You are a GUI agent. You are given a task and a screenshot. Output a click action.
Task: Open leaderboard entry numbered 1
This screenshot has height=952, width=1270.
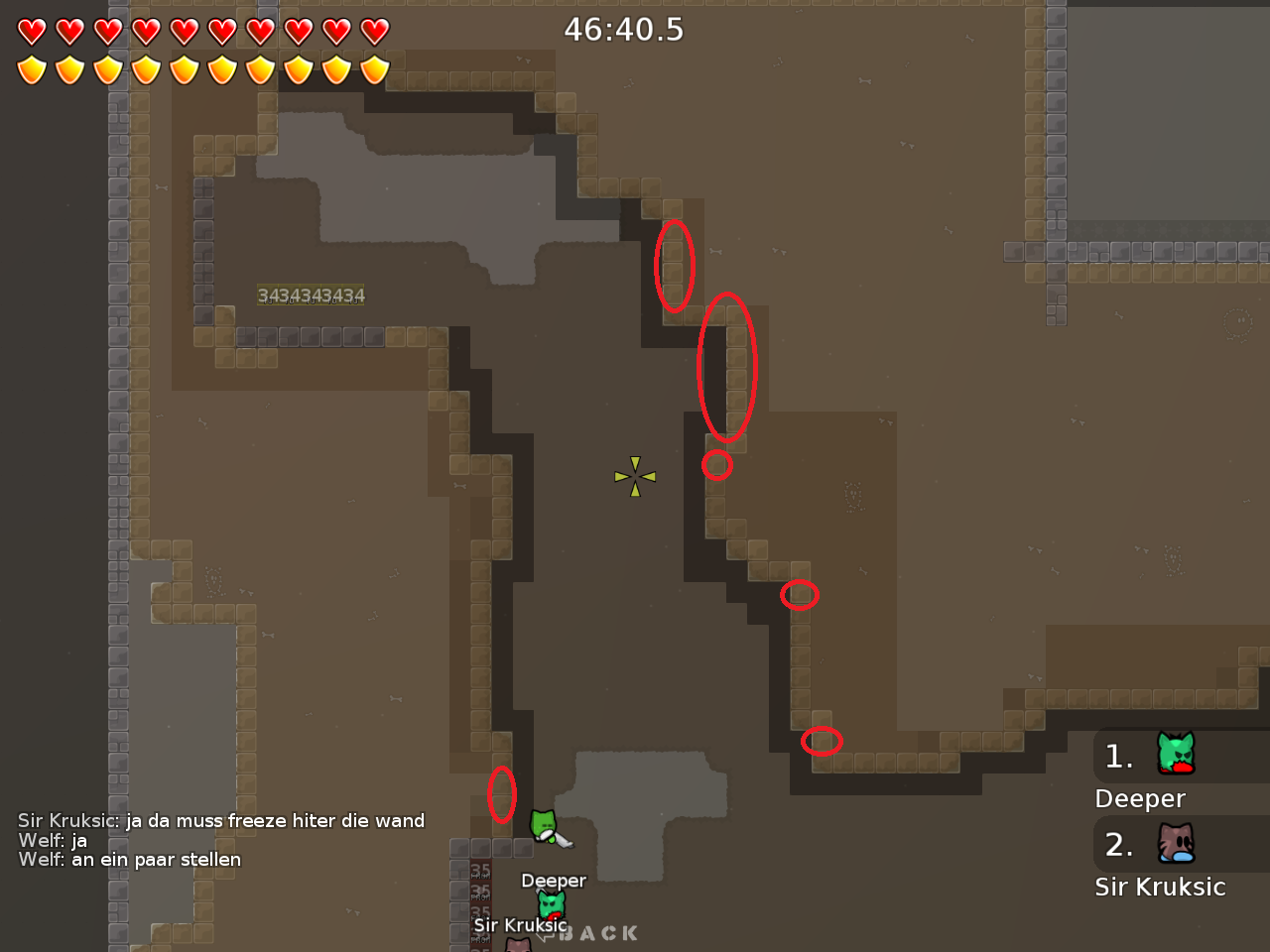pos(1119,756)
